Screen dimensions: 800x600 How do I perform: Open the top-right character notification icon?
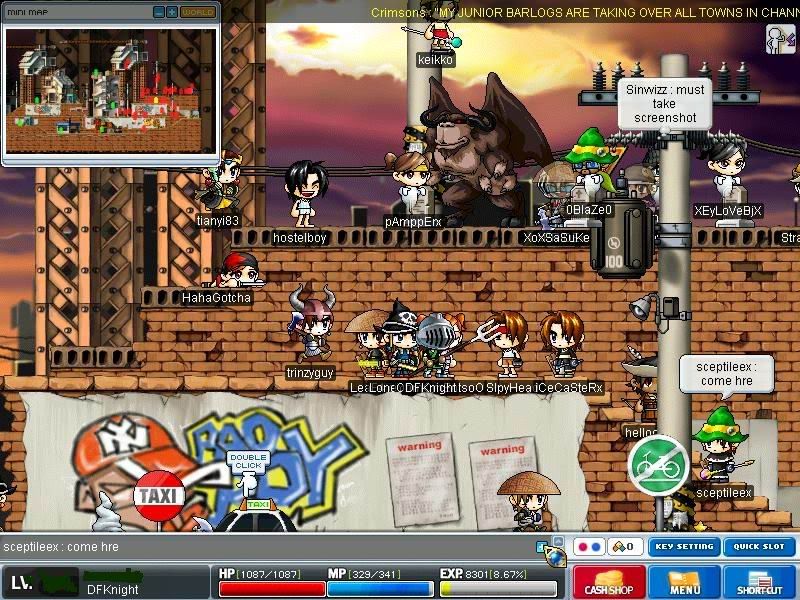pyautogui.click(x=779, y=38)
